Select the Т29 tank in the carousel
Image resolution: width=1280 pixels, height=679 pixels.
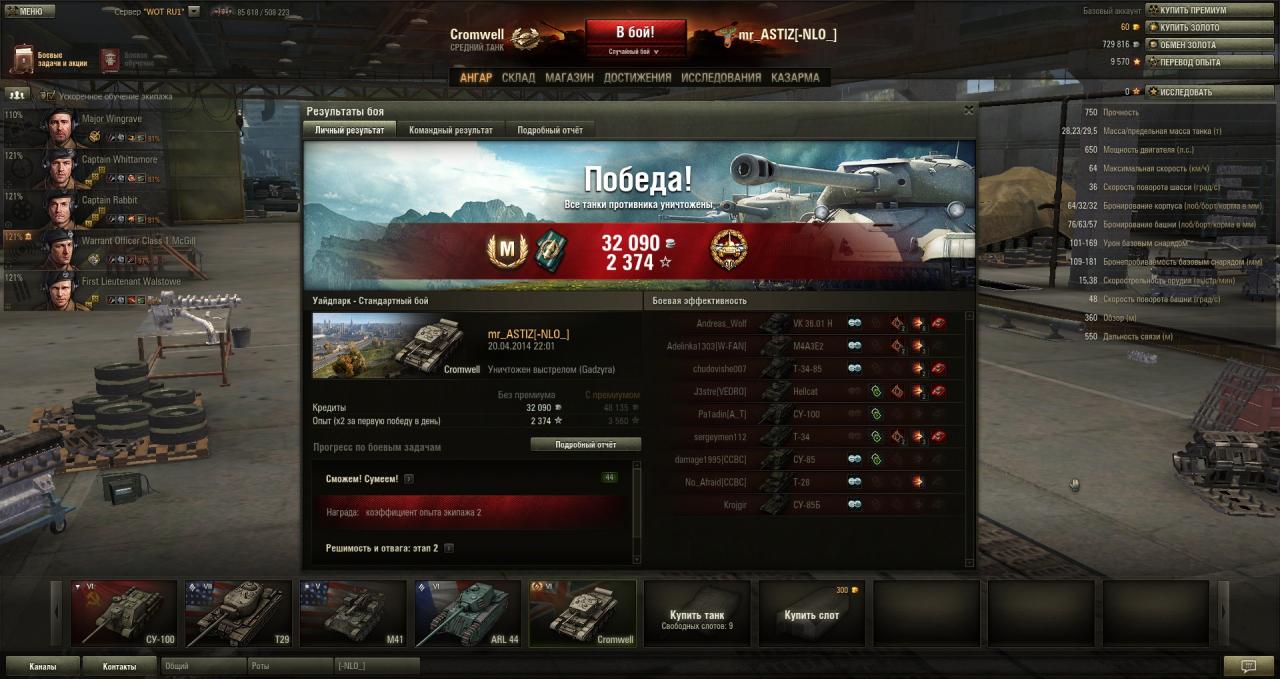click(239, 613)
